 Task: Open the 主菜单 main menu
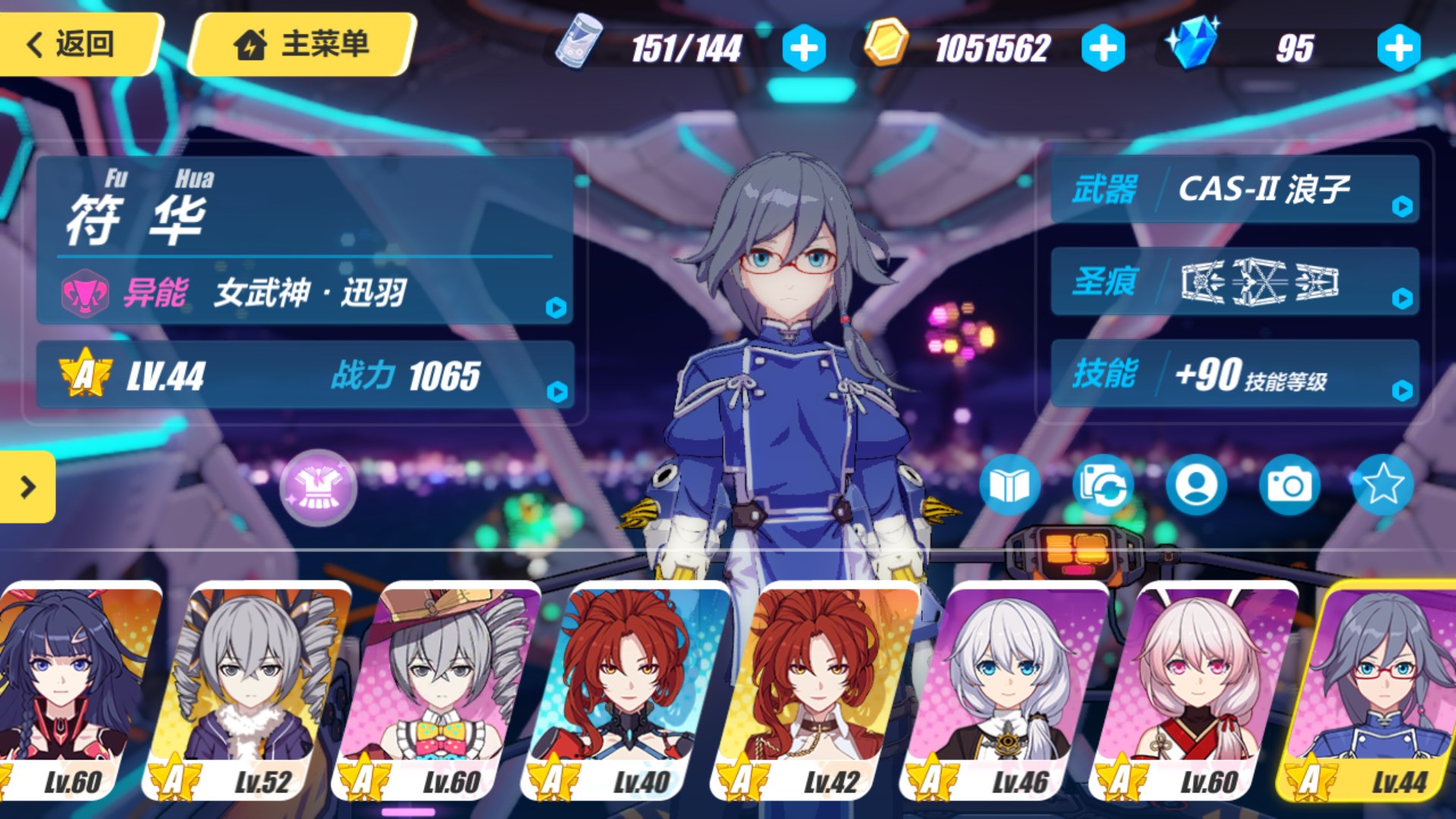(x=302, y=44)
